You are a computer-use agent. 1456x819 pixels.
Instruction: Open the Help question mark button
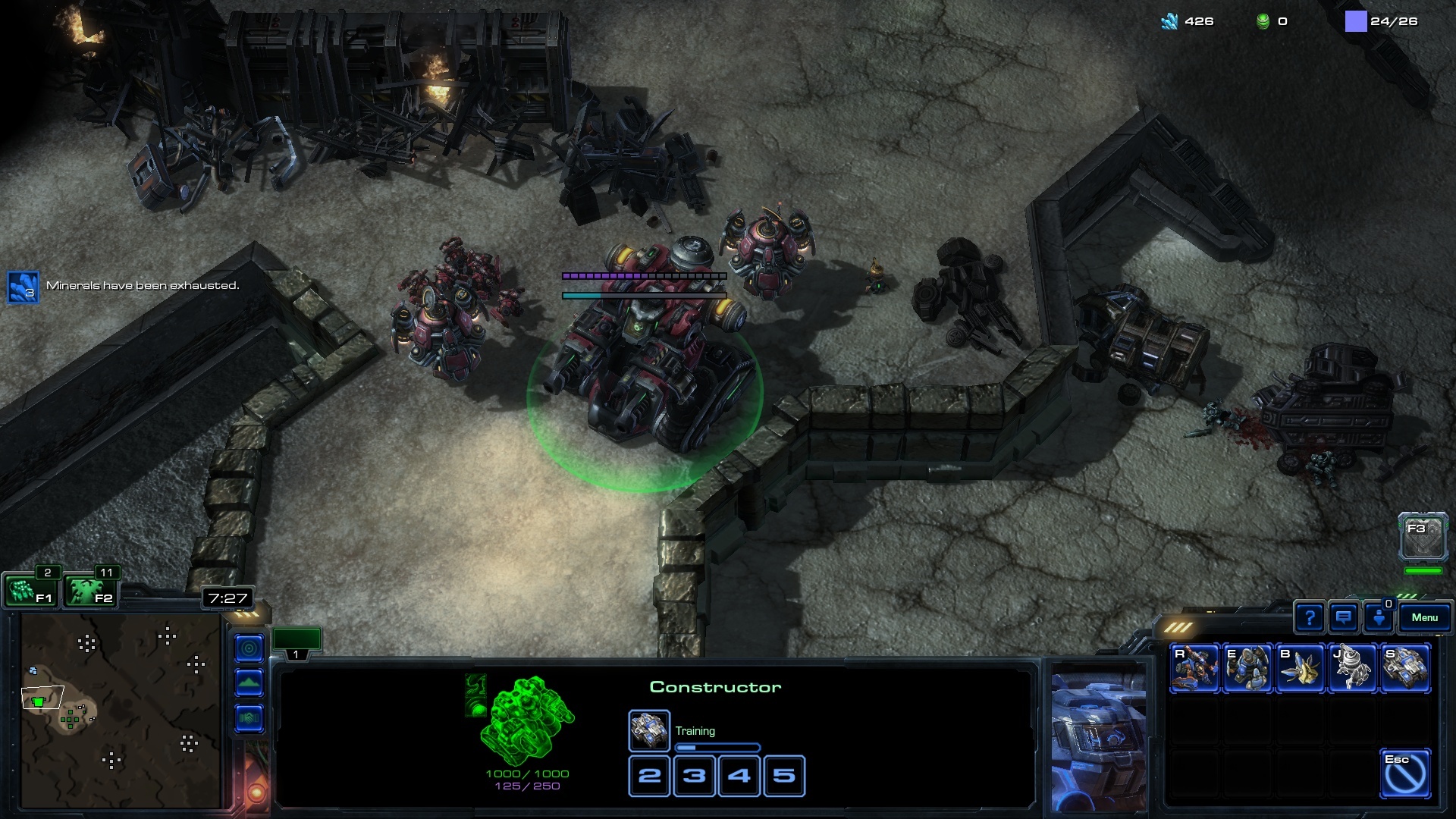coord(1310,618)
